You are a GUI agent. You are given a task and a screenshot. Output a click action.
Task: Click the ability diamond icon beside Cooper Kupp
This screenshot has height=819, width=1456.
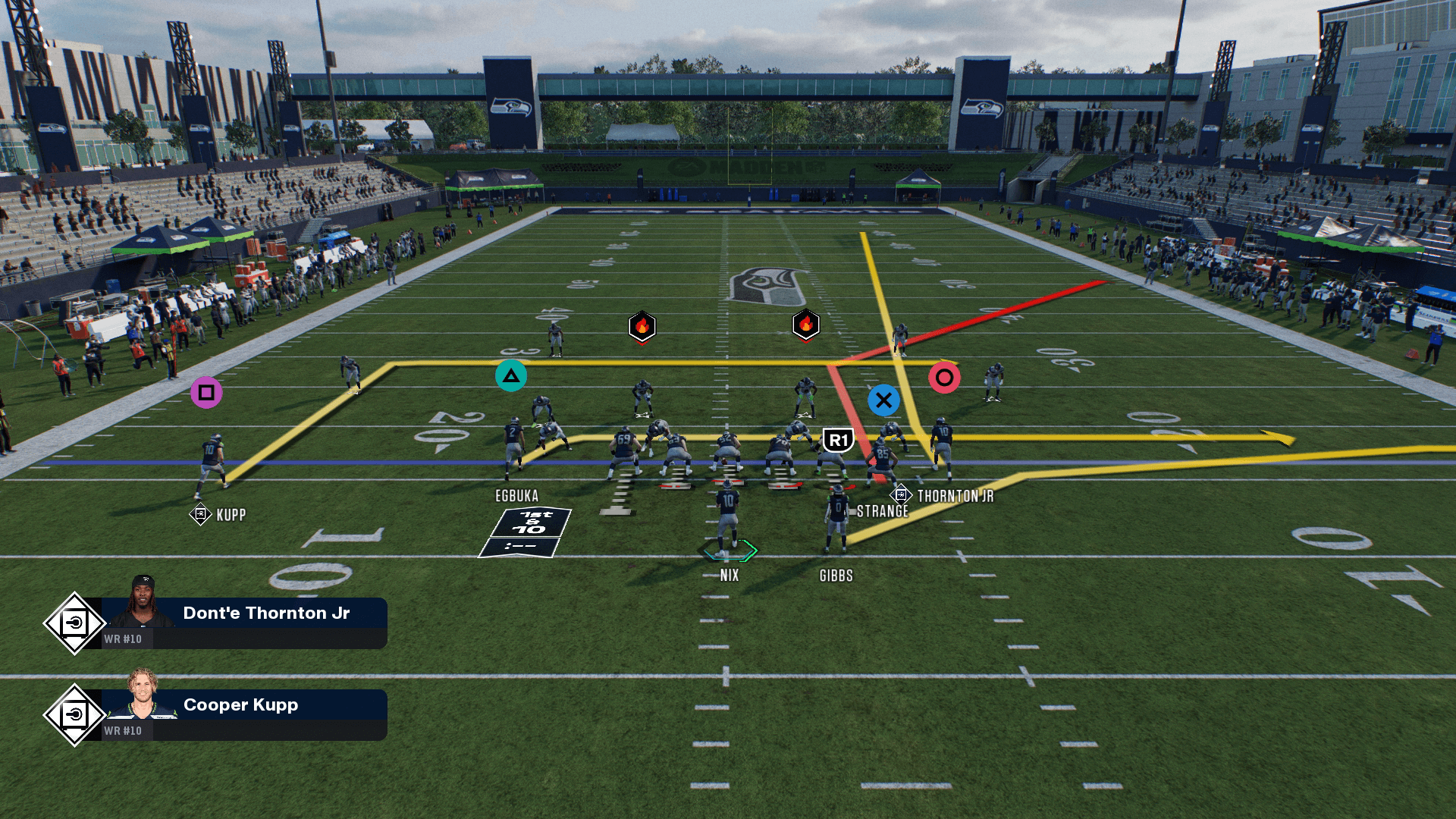74,715
